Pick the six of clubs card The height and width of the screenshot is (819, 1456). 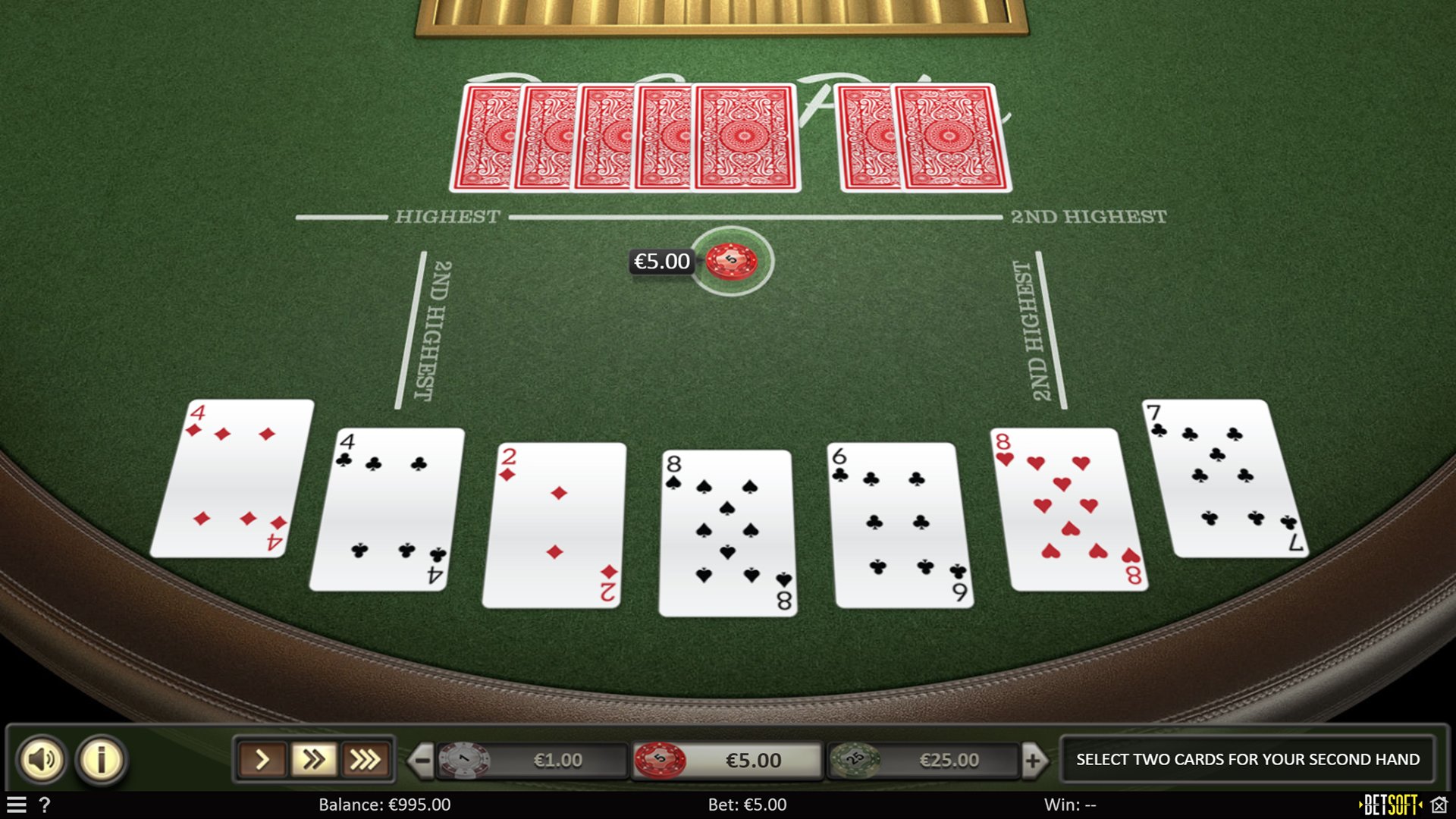(x=900, y=525)
